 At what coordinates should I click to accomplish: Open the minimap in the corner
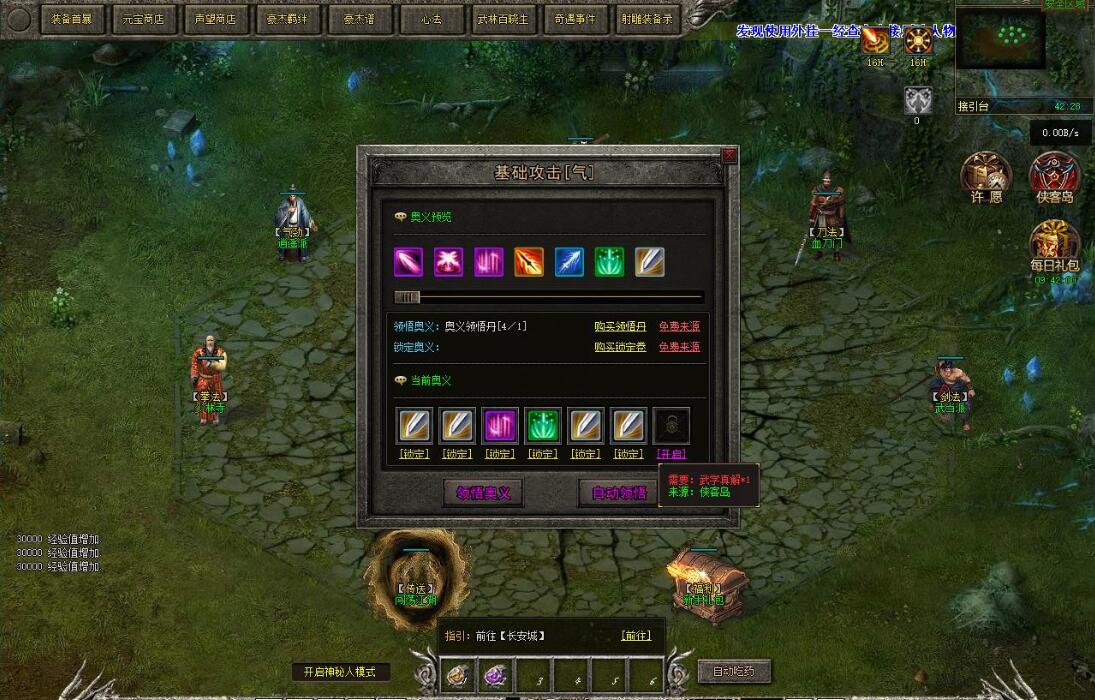[1000, 40]
